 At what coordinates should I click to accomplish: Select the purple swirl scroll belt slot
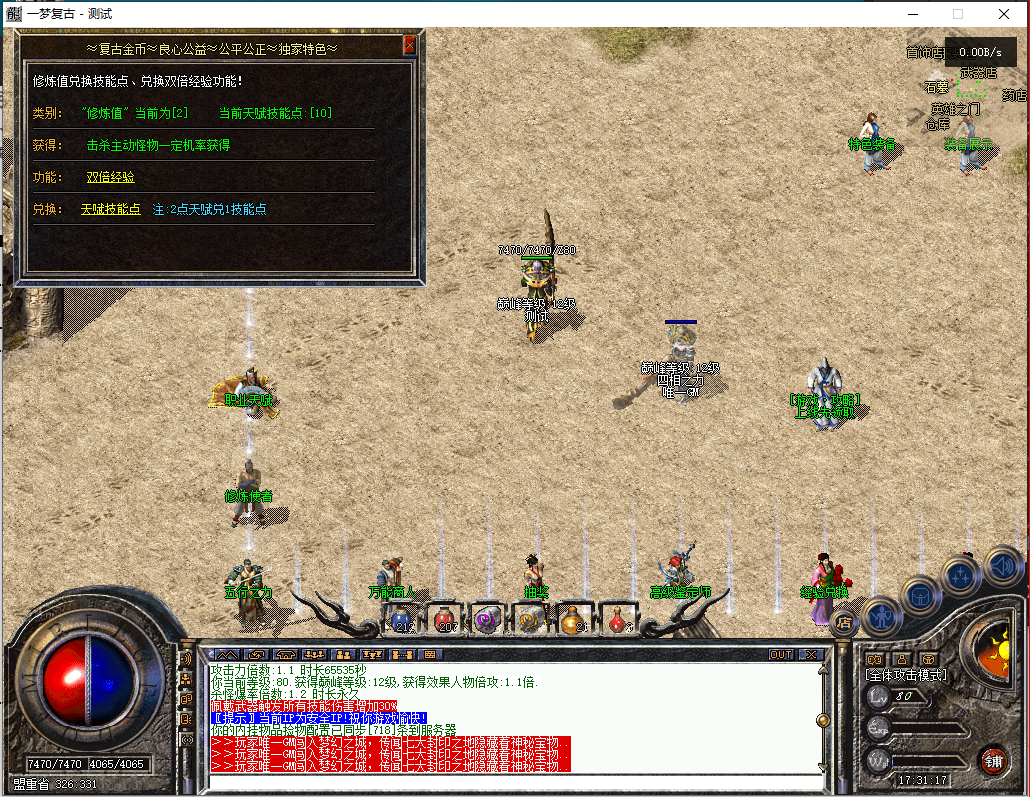(486, 620)
